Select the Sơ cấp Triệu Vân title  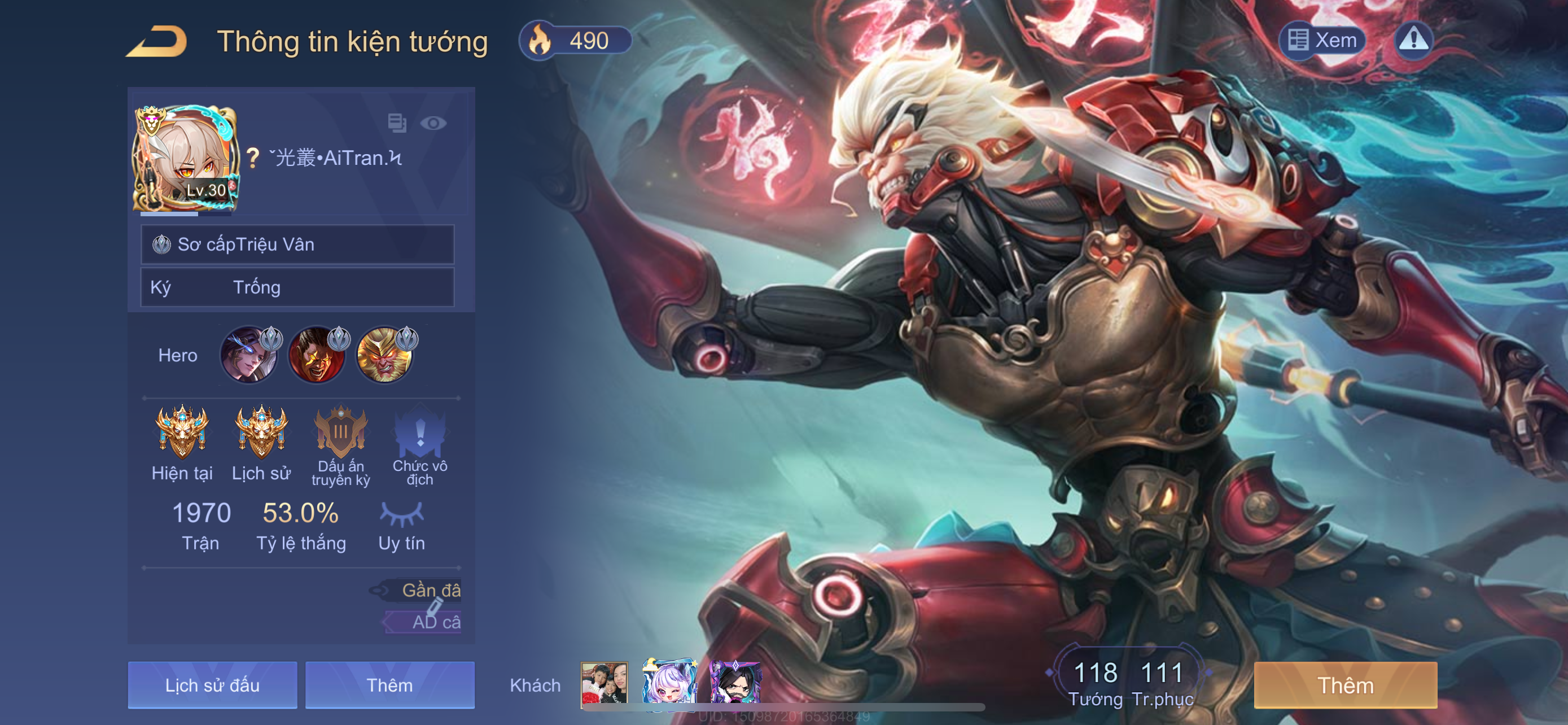click(297, 244)
